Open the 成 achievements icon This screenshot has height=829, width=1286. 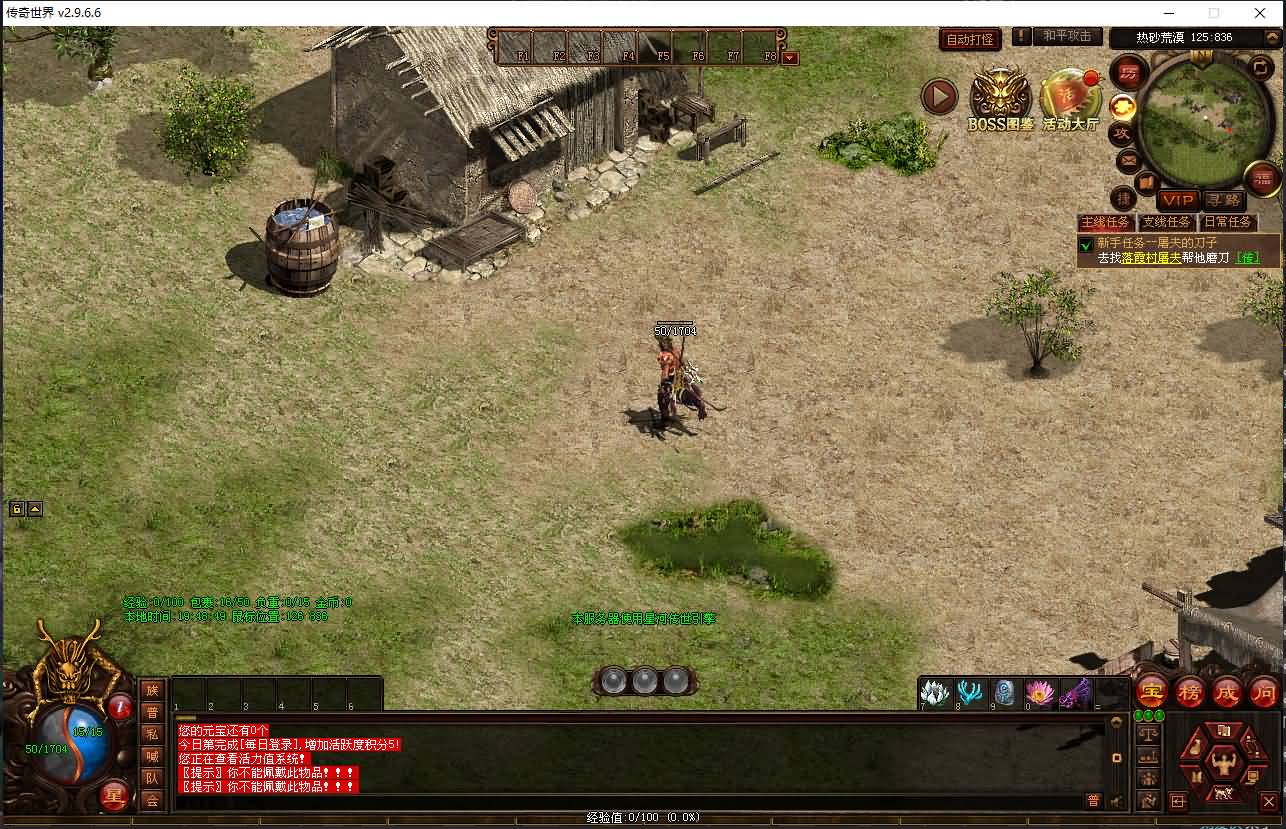[1227, 693]
